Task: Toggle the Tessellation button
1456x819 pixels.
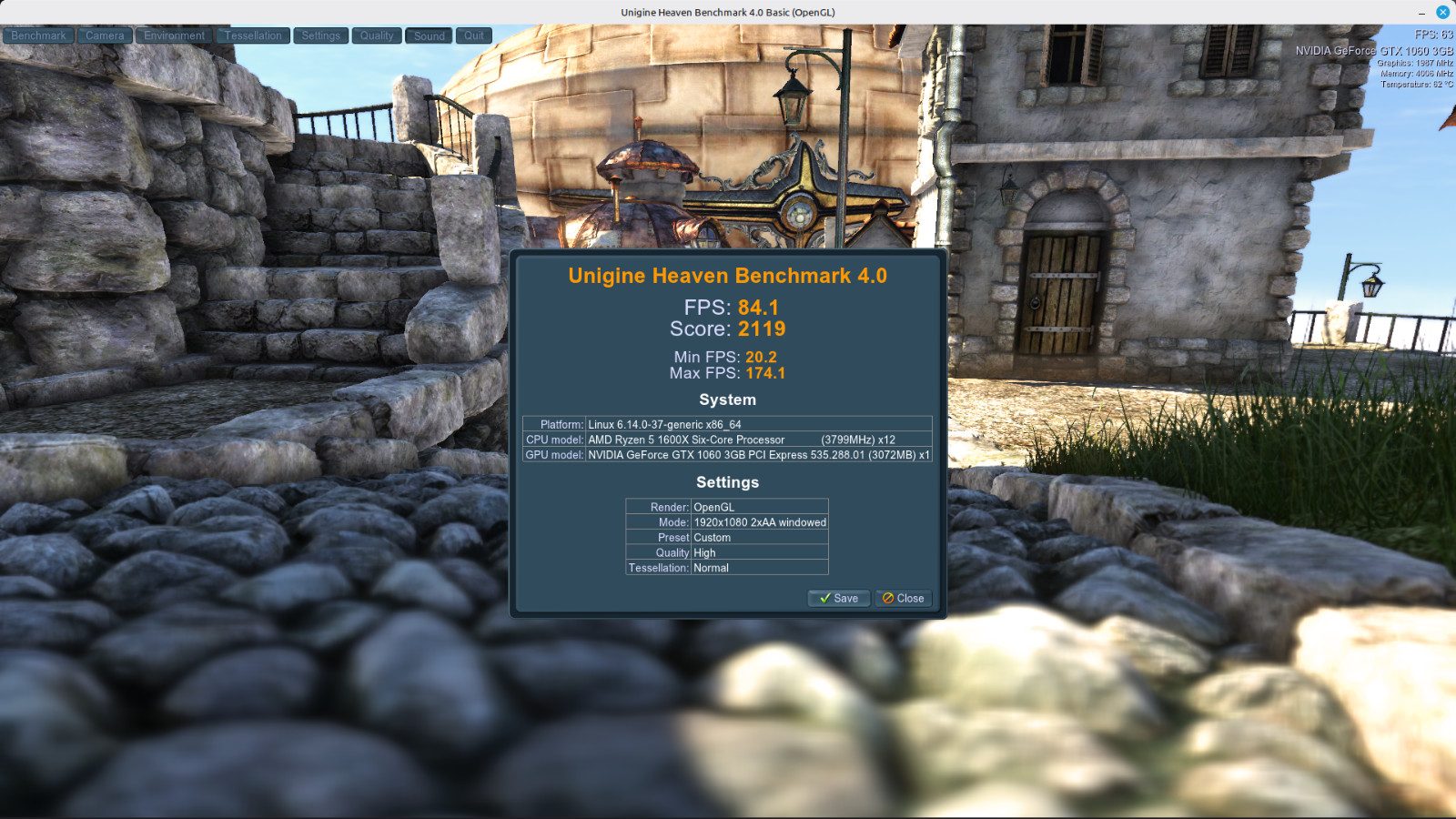Action: (253, 35)
